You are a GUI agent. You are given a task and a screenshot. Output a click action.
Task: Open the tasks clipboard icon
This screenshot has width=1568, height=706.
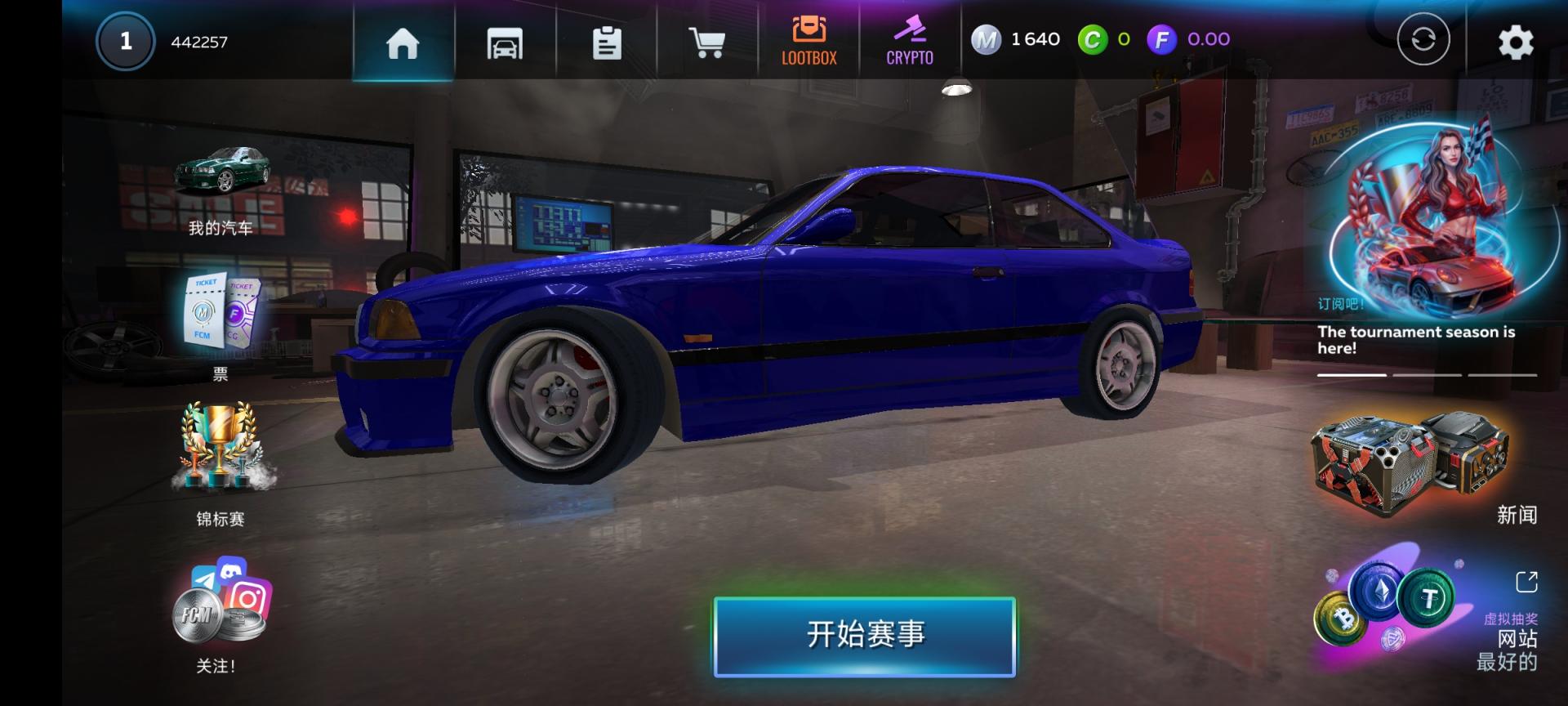click(x=606, y=45)
